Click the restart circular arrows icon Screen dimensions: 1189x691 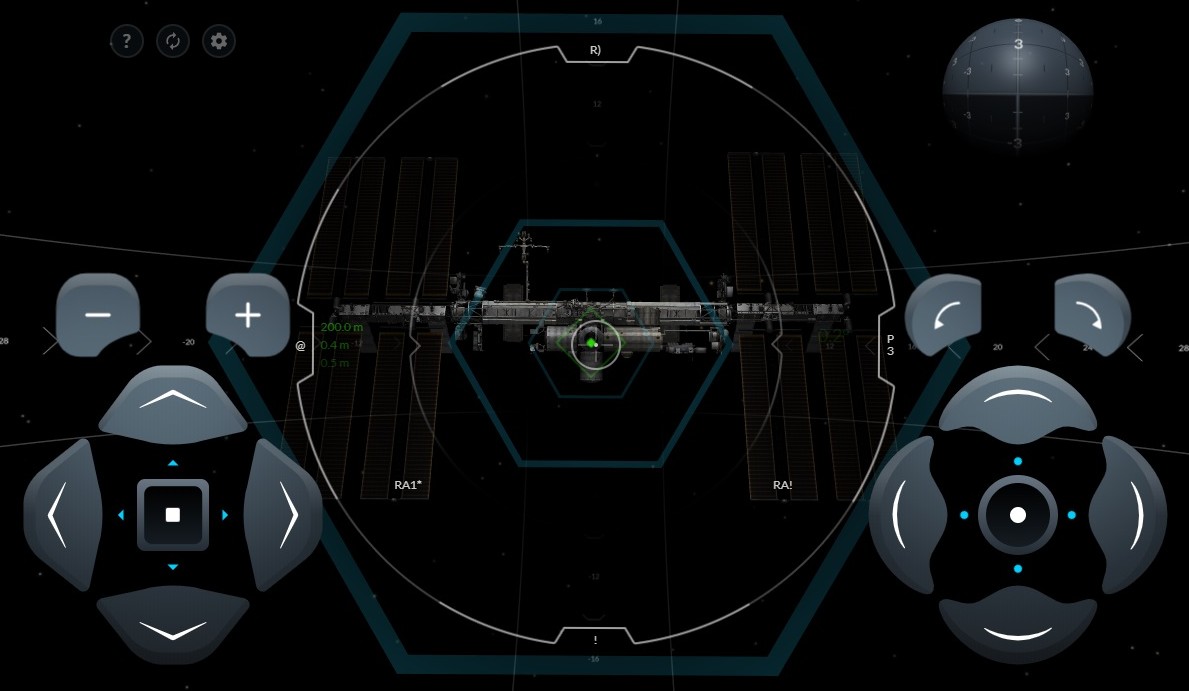pos(173,41)
